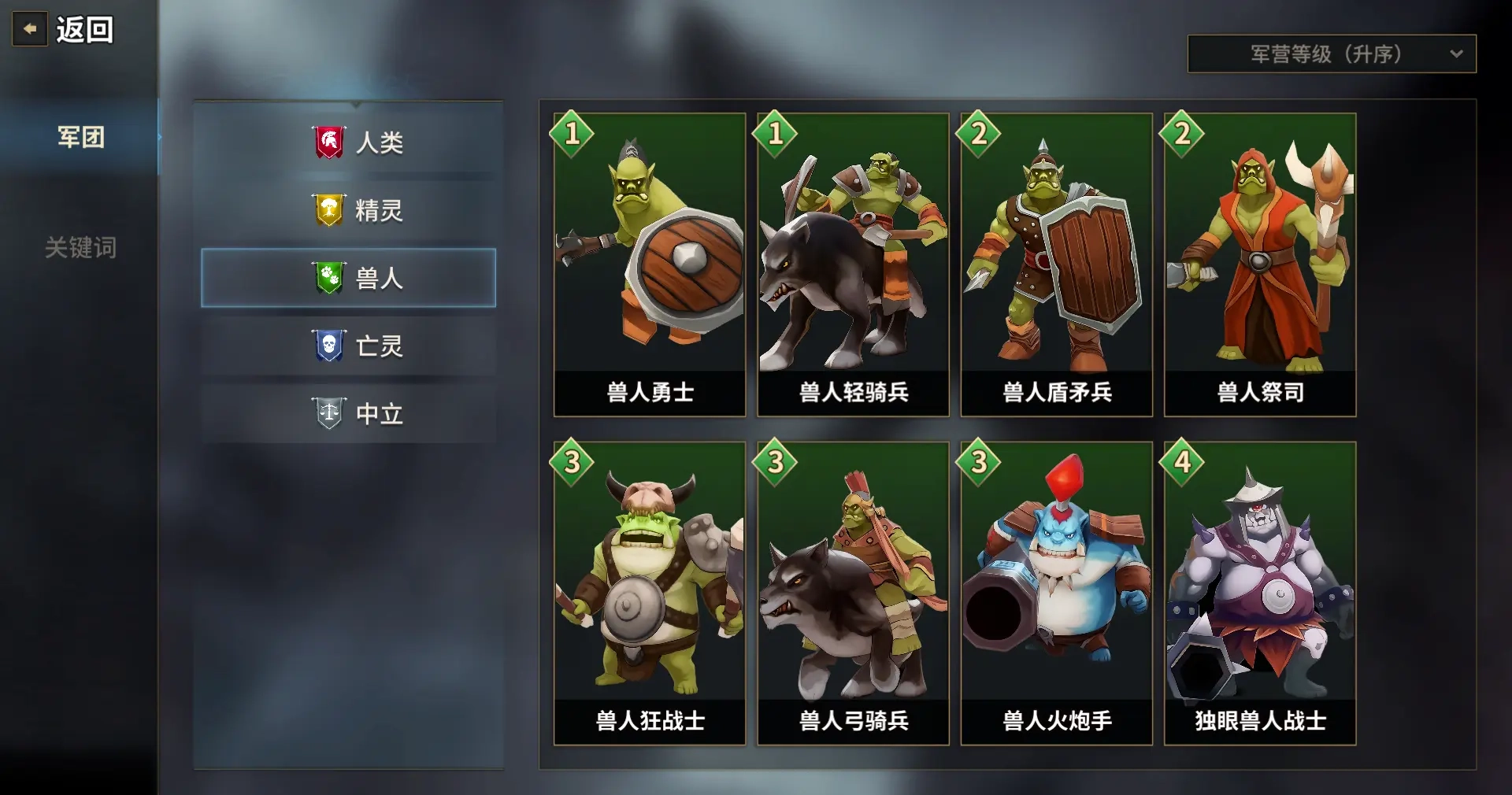Switch to the 关键词 tab
1512x795 pixels.
80,249
